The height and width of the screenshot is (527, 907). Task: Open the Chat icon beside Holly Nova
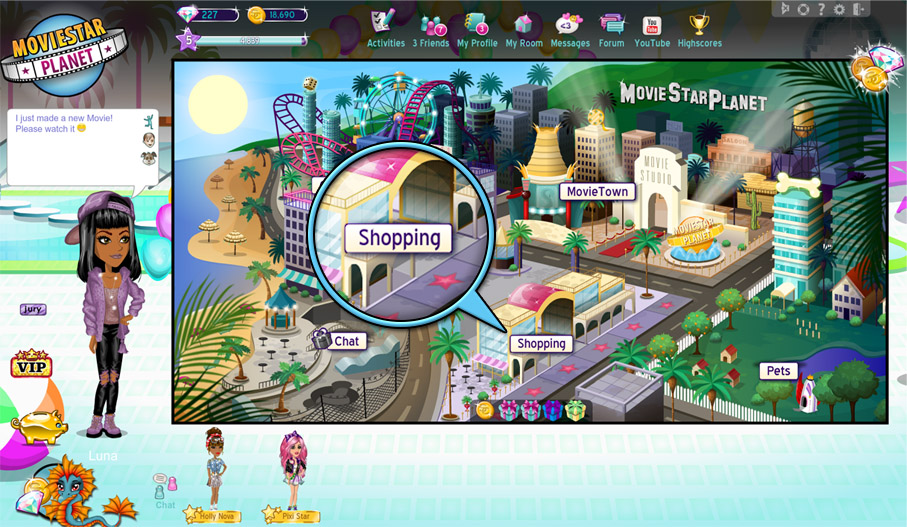pos(165,488)
